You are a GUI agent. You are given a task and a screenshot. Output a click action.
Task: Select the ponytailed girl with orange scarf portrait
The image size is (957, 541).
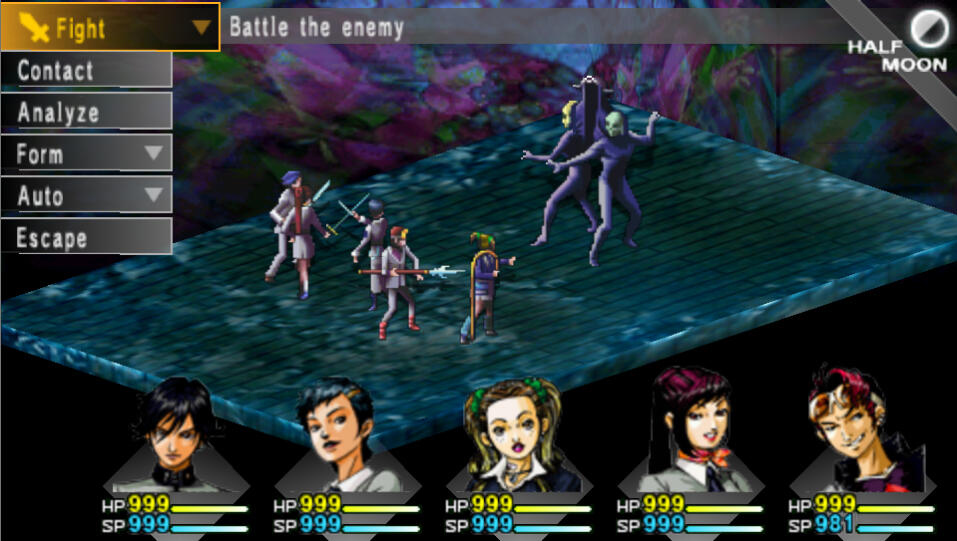[x=690, y=432]
